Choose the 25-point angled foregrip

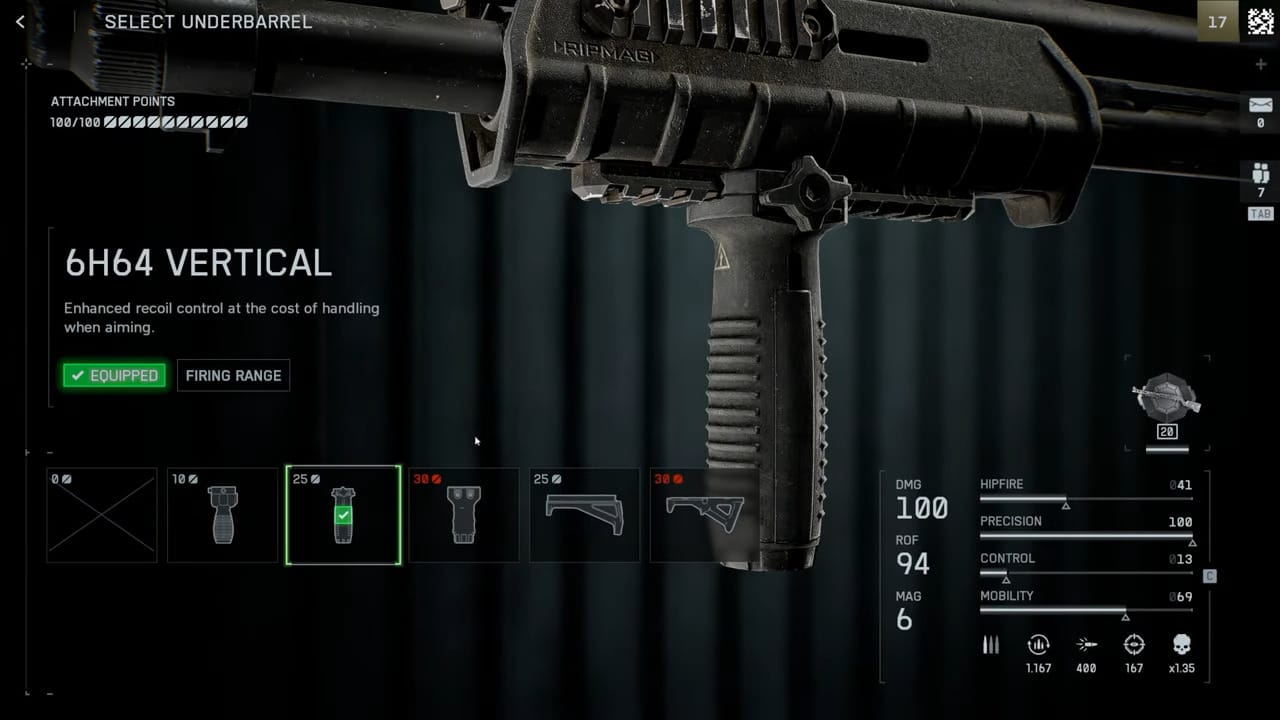(x=585, y=515)
